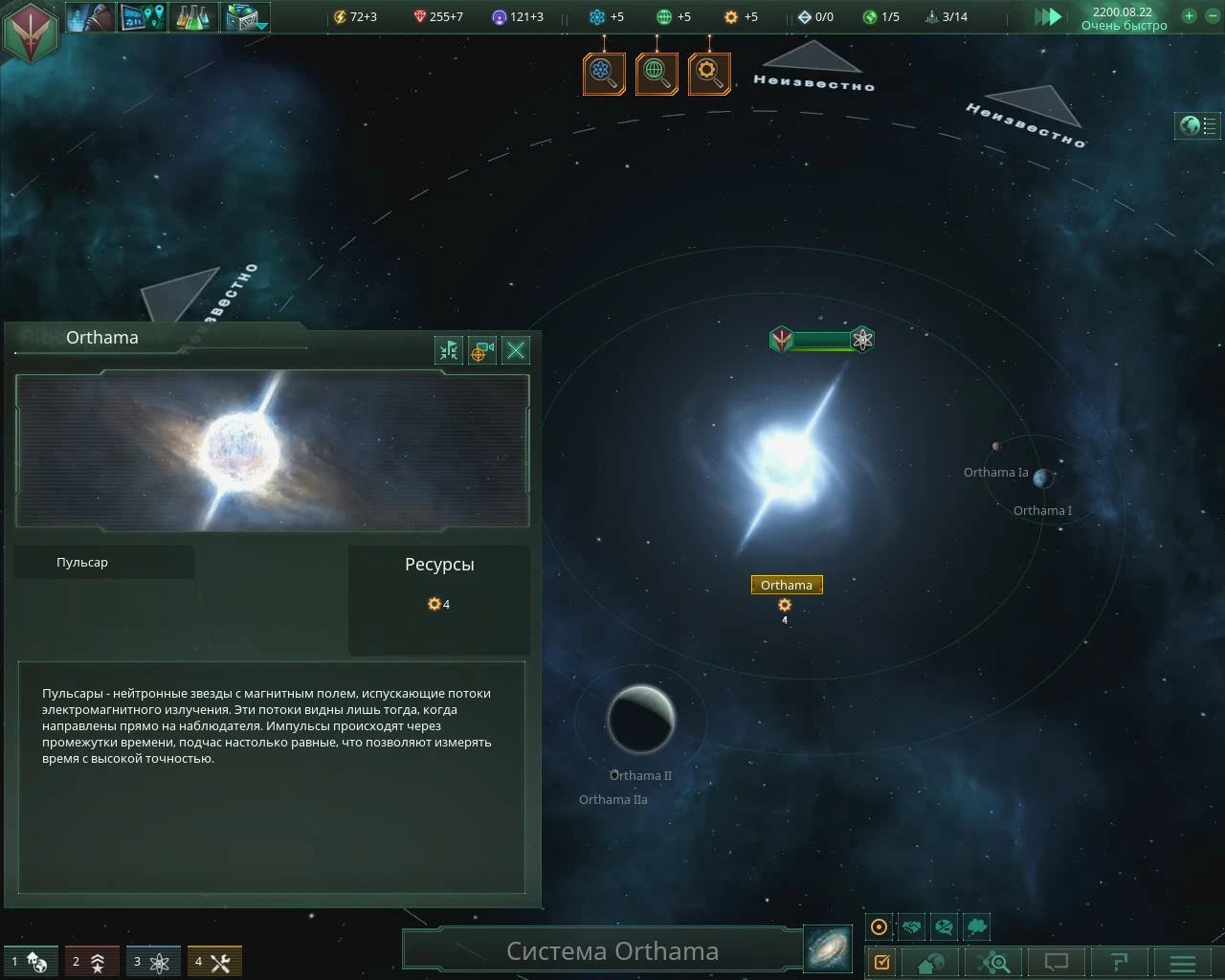The width and height of the screenshot is (1225, 980).
Task: Open the situation log checklist icon
Action: click(882, 962)
